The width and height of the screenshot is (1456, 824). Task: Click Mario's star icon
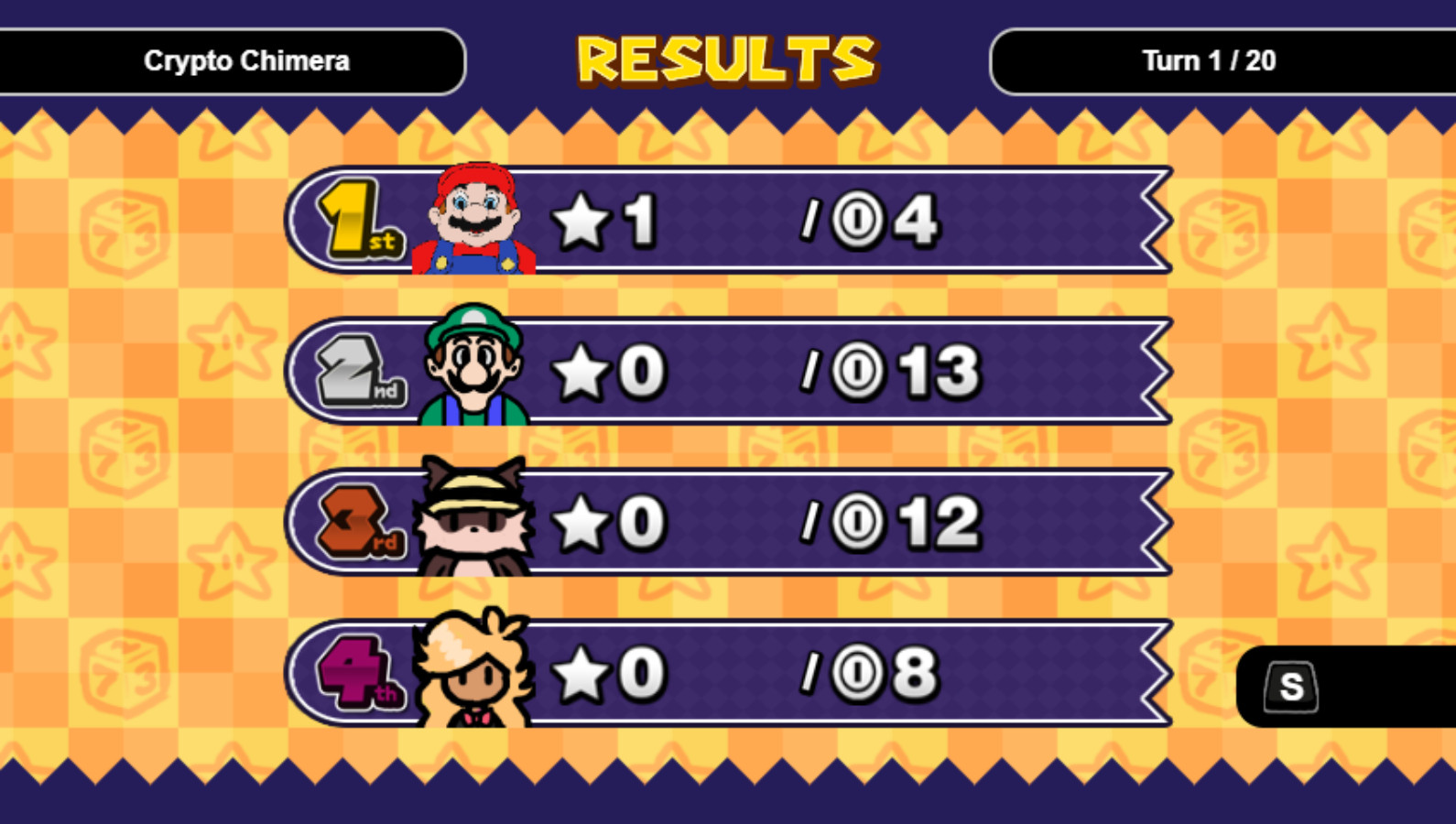tap(584, 218)
